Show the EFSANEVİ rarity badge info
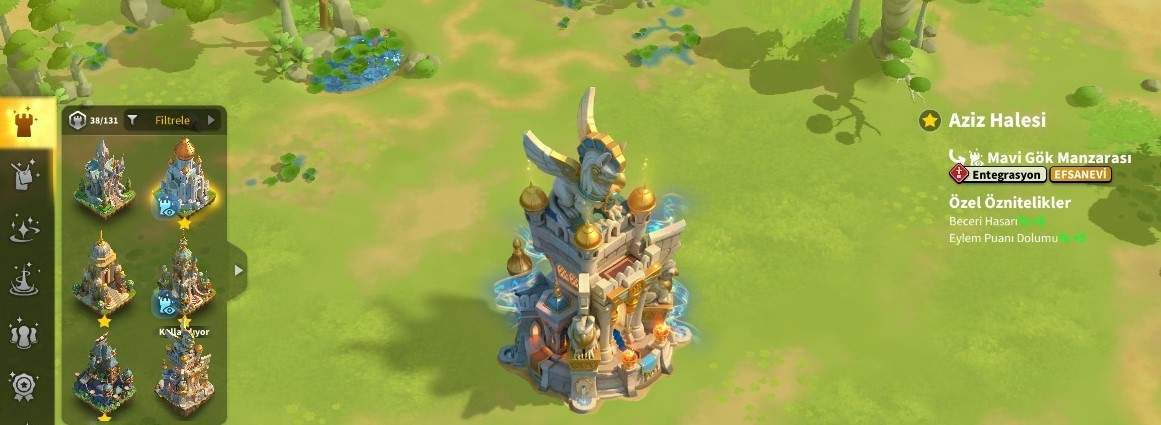Screen dimensions: 1161x425 tap(1080, 174)
